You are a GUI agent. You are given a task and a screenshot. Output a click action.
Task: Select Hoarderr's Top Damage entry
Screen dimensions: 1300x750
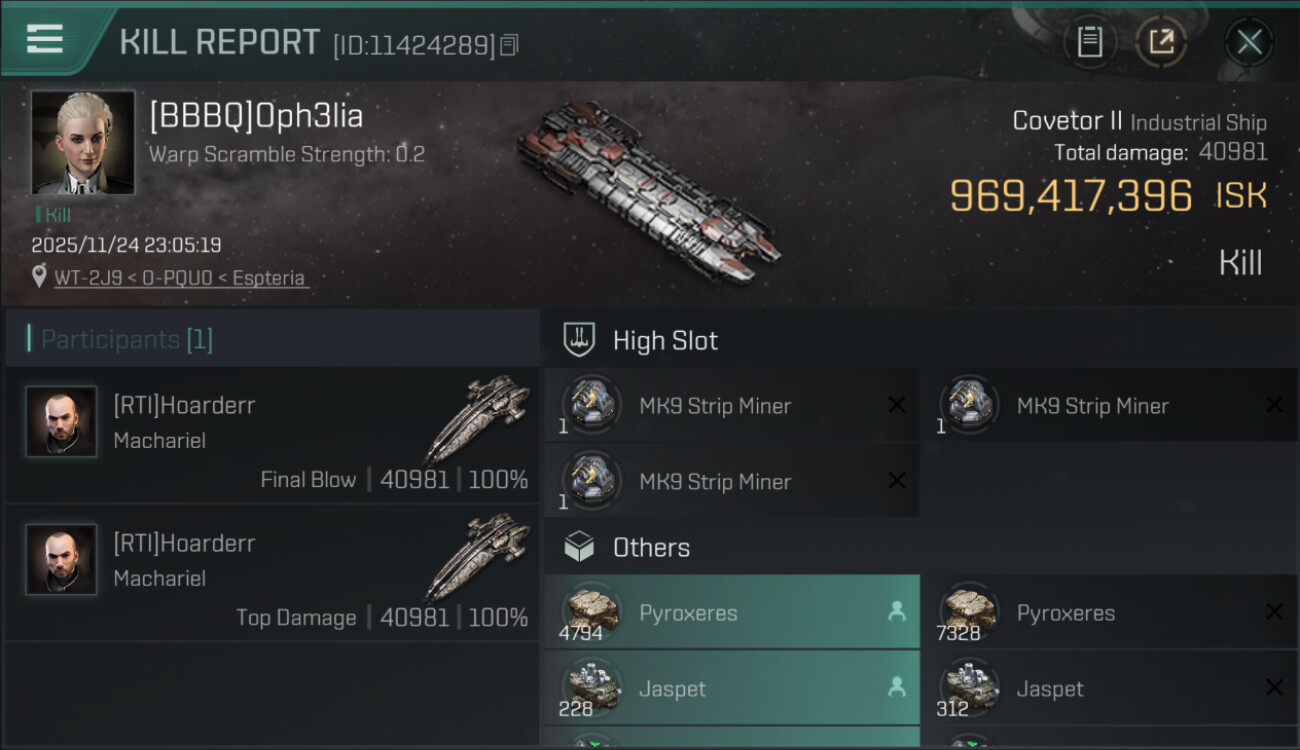coord(272,573)
